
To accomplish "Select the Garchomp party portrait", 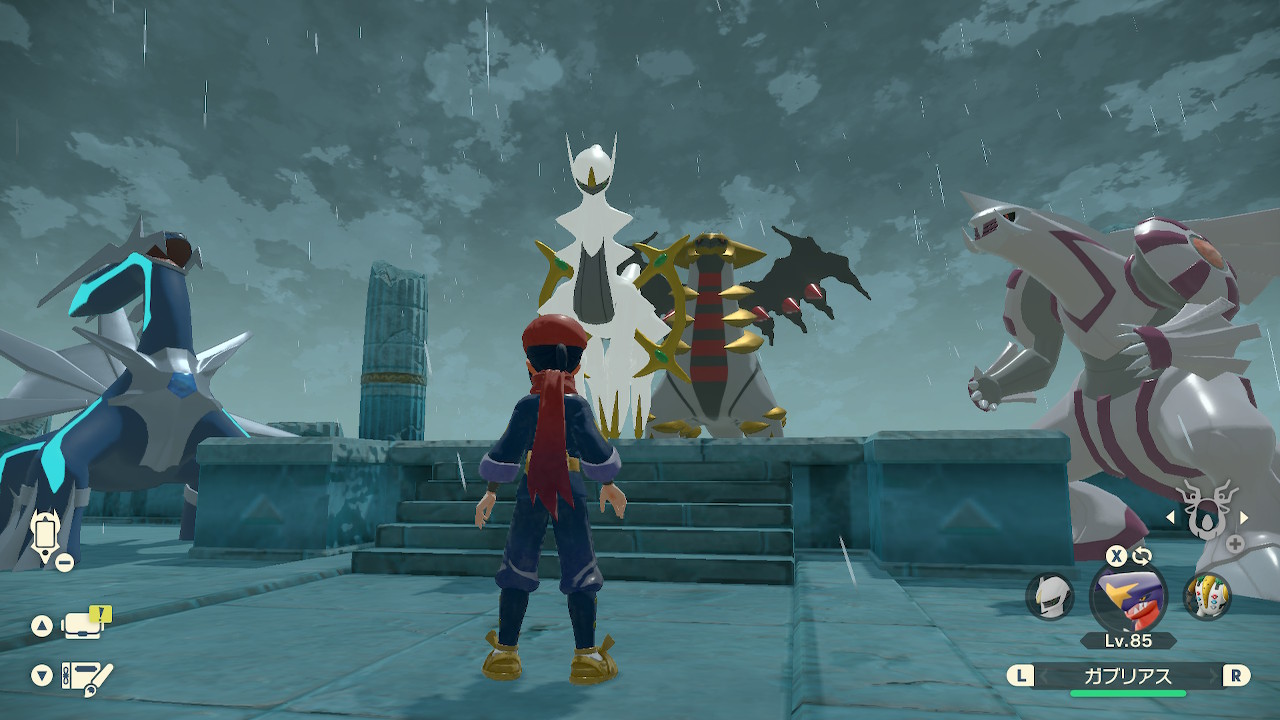I will (x=1128, y=599).
